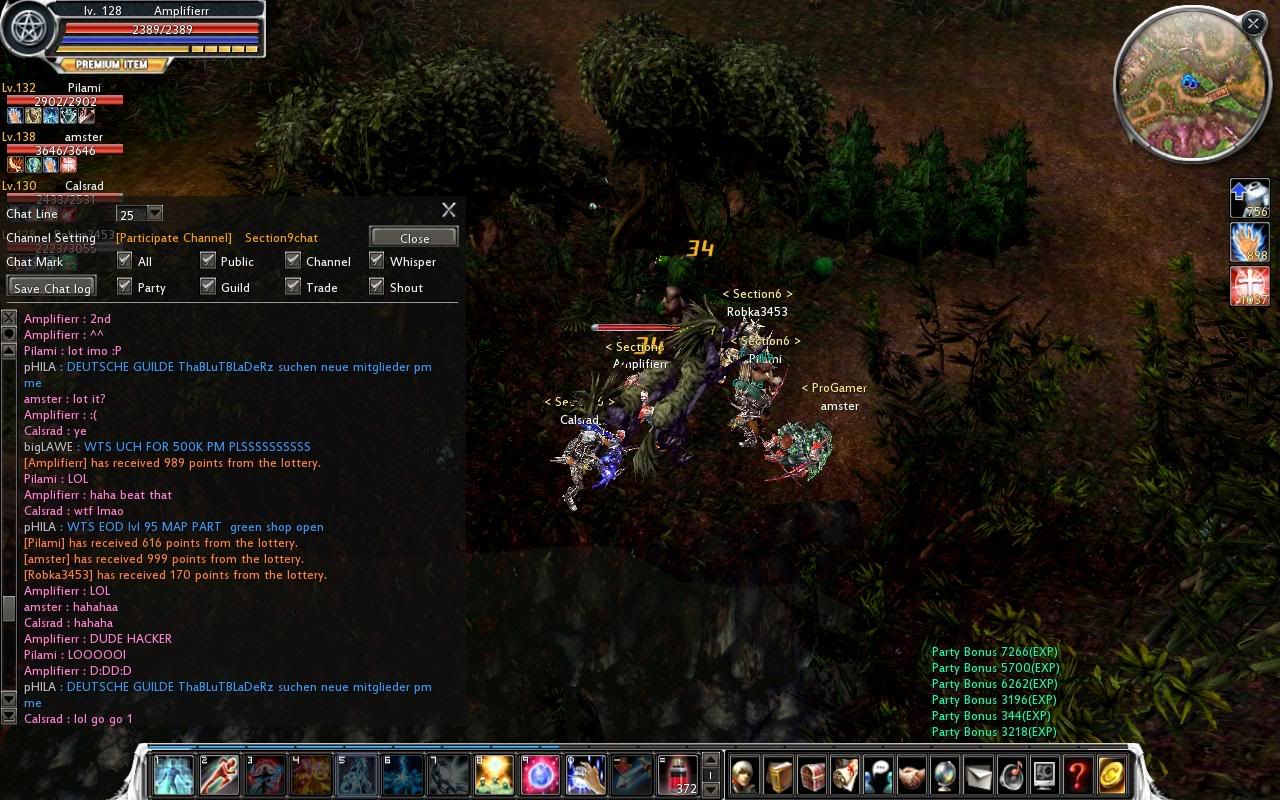Open the Premium Item shop
This screenshot has height=800, width=1280.
click(x=111, y=64)
